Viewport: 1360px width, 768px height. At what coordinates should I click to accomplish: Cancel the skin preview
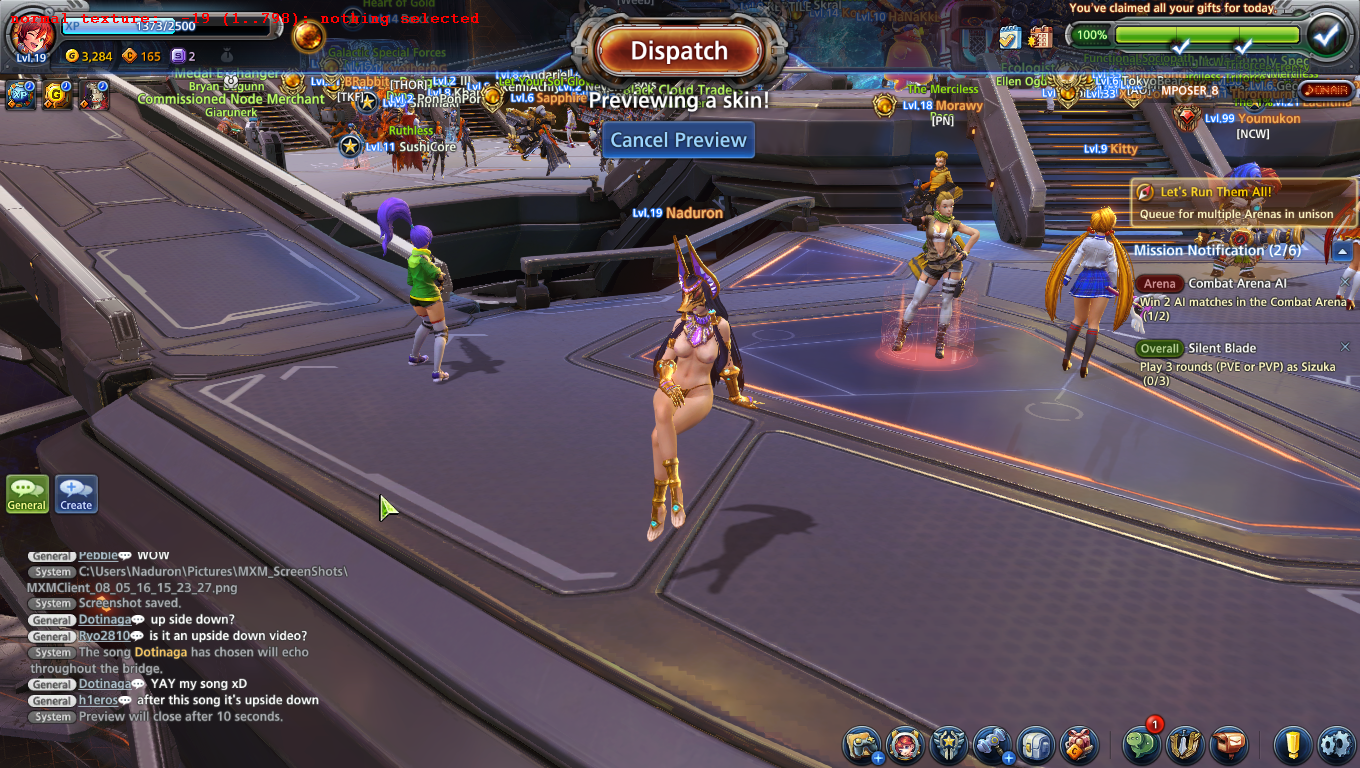tap(679, 140)
